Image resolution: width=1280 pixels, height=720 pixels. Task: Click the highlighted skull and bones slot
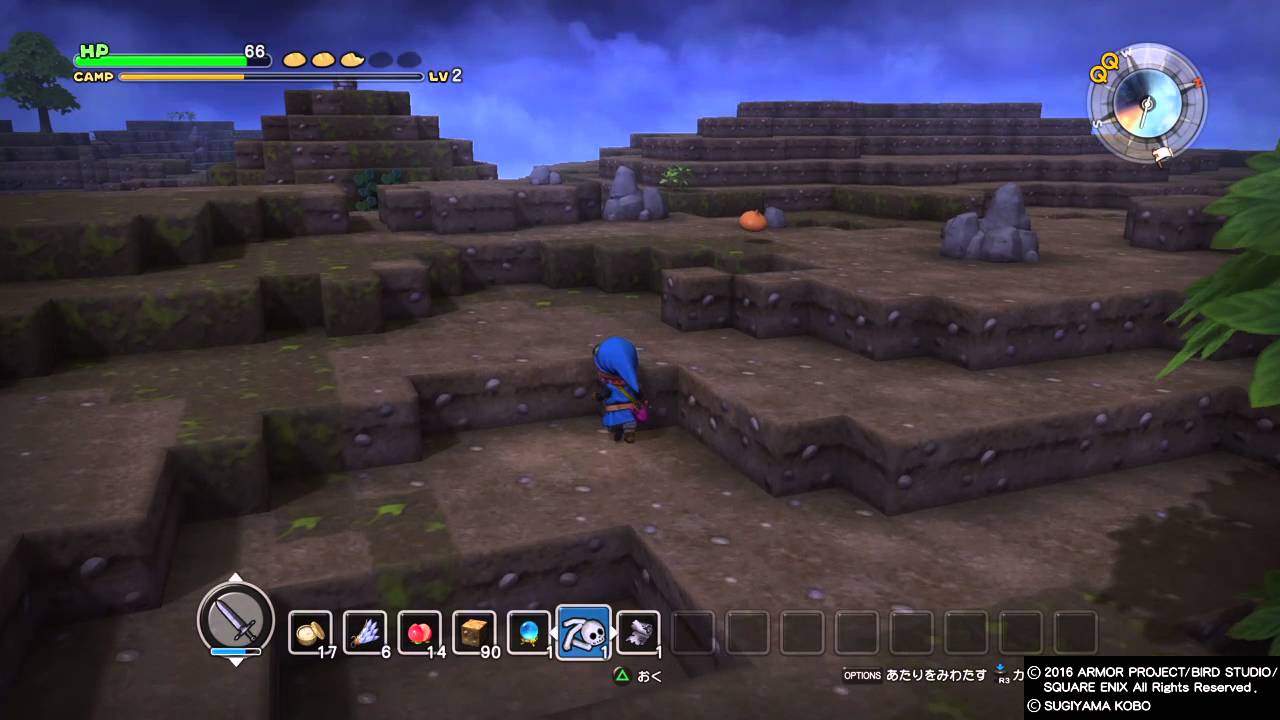[583, 632]
